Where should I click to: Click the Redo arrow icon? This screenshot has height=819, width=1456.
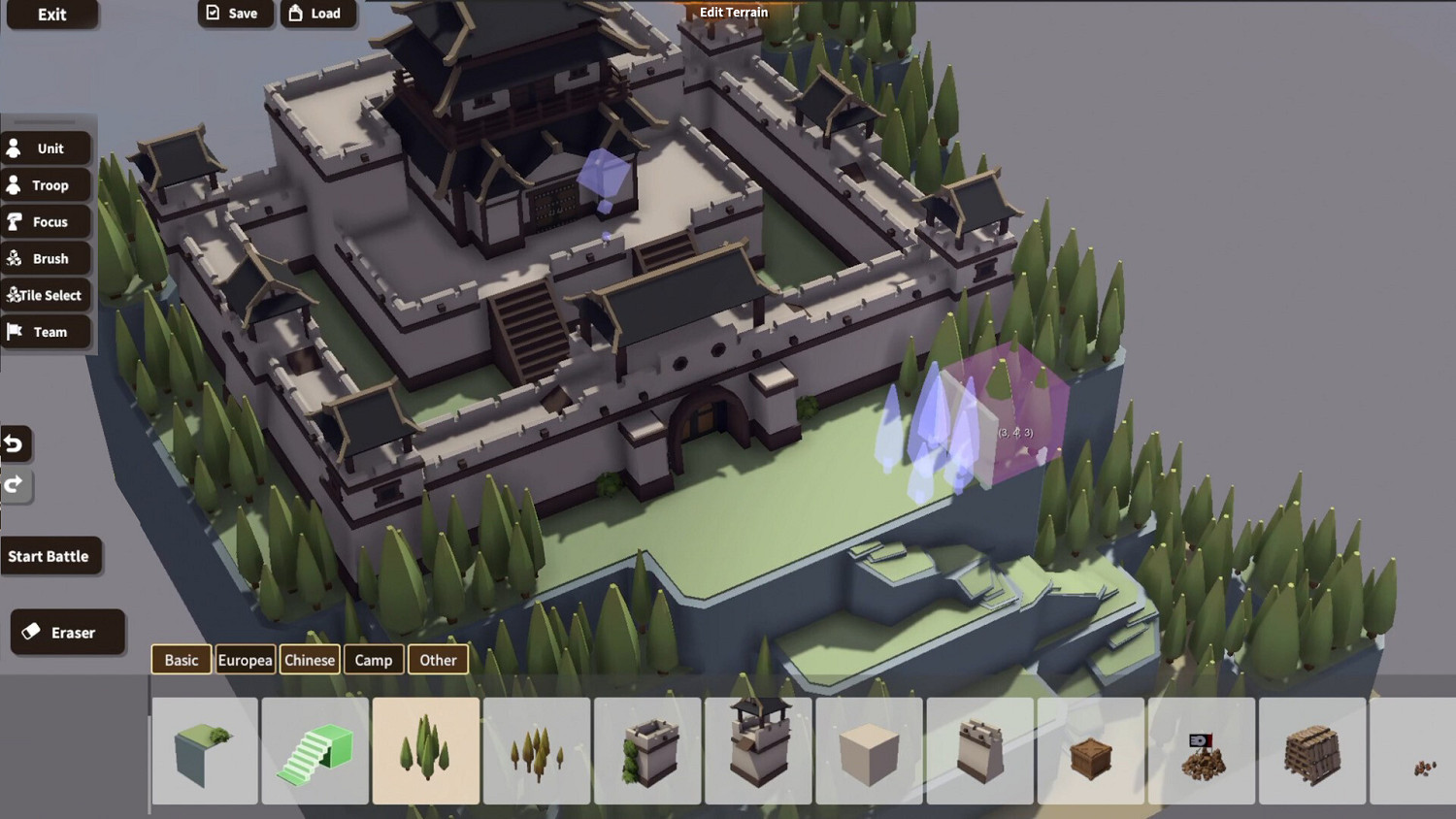point(15,486)
